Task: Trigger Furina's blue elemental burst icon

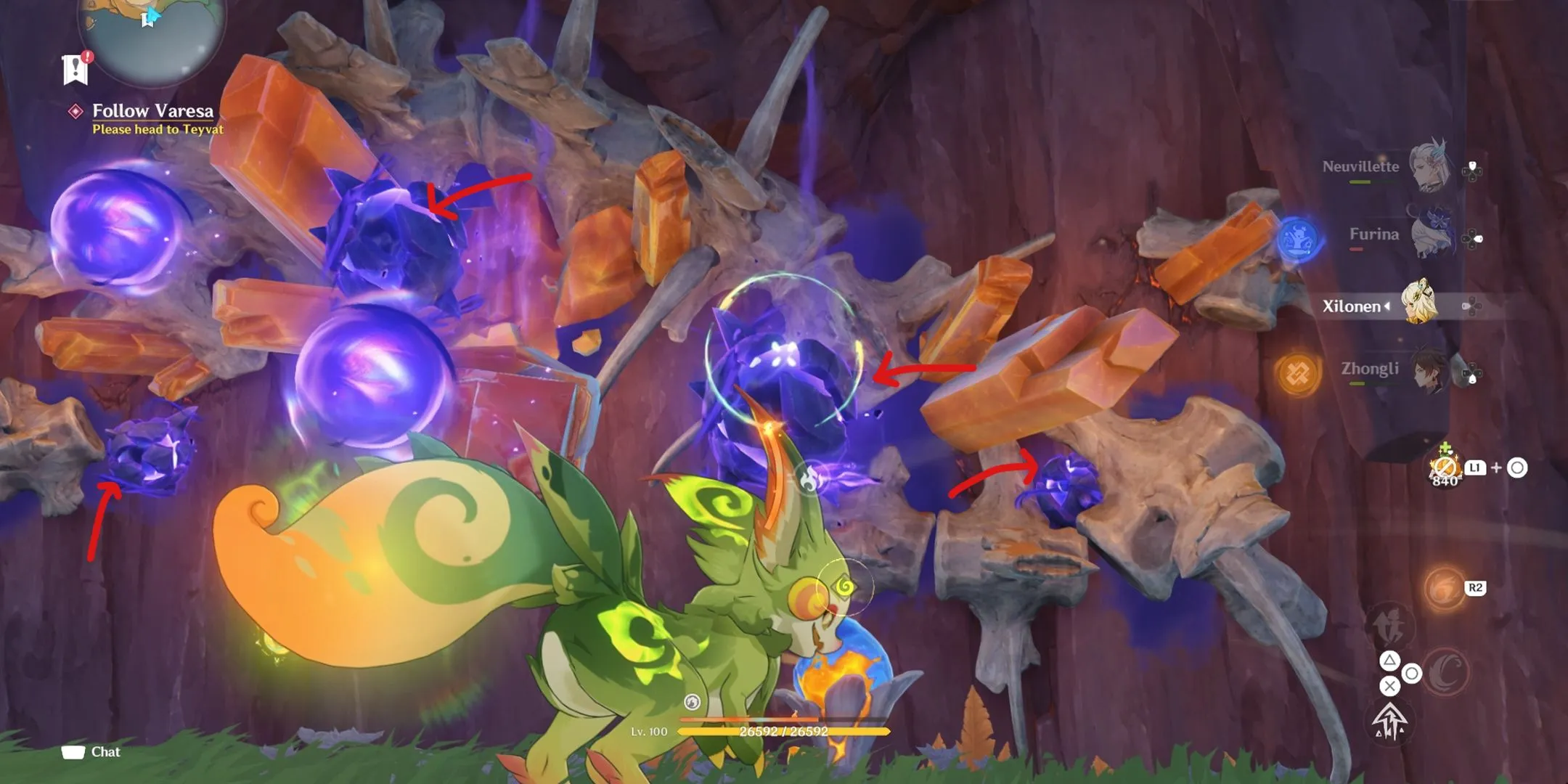Action: (1299, 238)
